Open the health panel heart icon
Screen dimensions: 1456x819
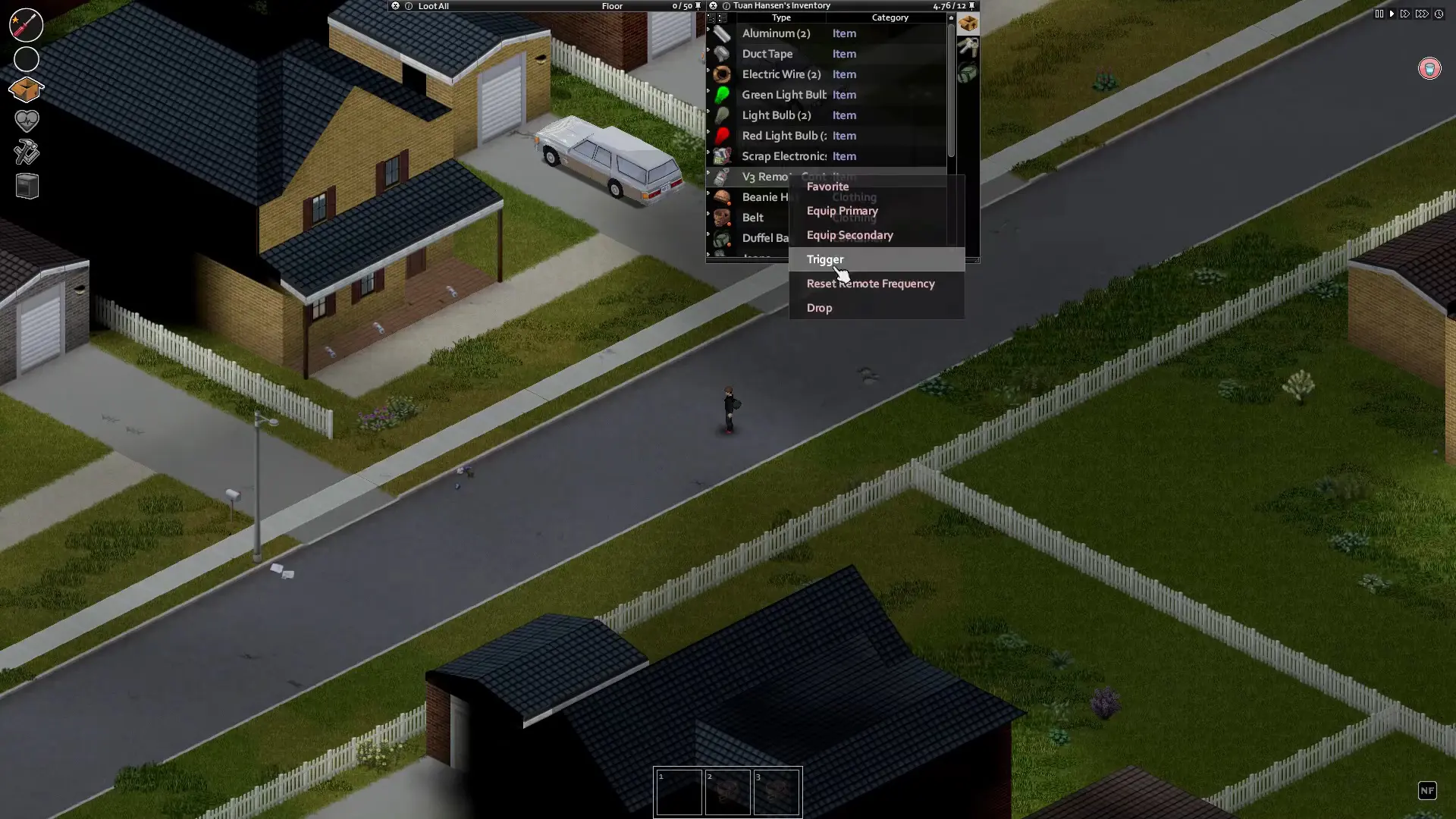tap(27, 121)
